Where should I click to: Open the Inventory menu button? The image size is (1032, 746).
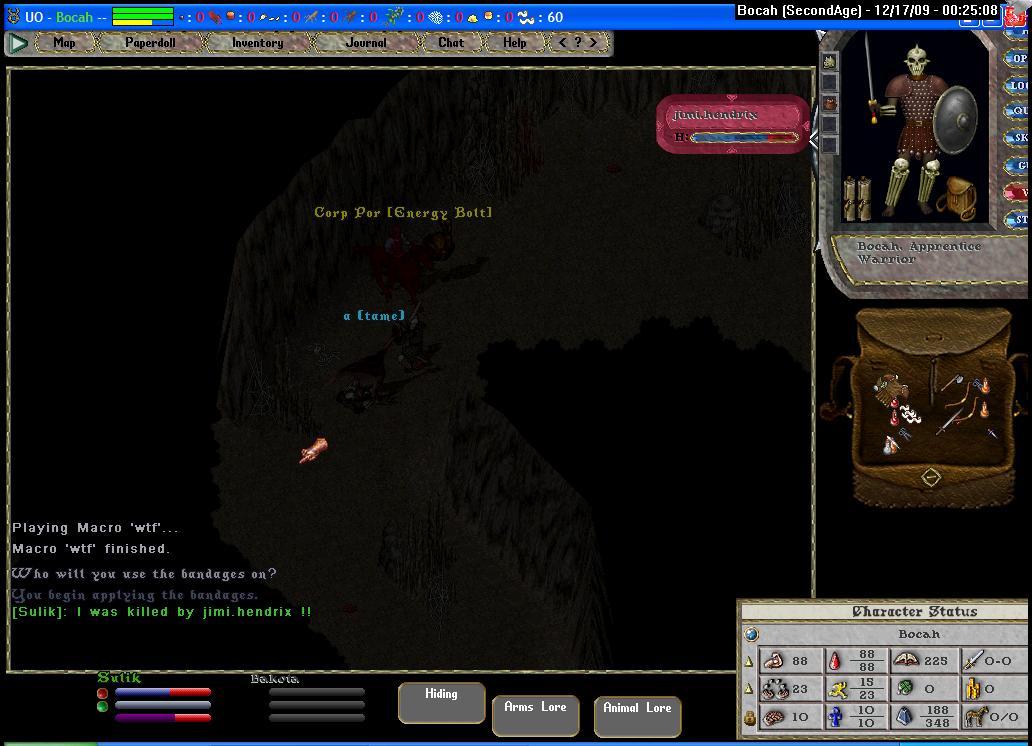click(x=257, y=43)
